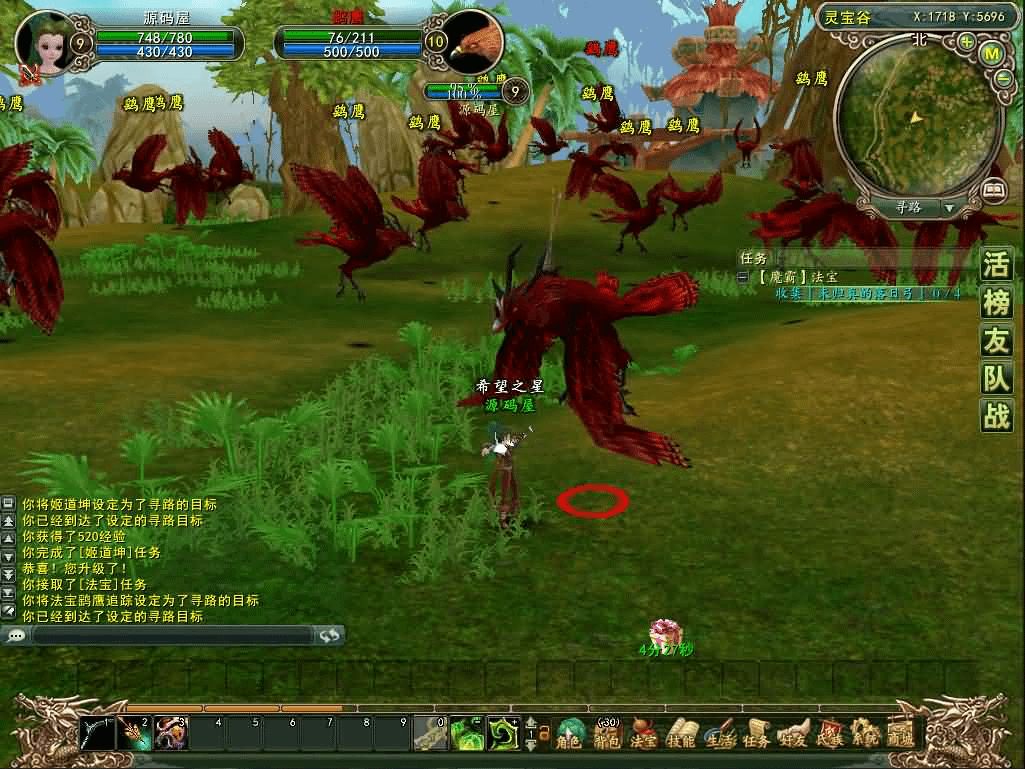
Task: Open the 角色 character menu
Action: [571, 736]
